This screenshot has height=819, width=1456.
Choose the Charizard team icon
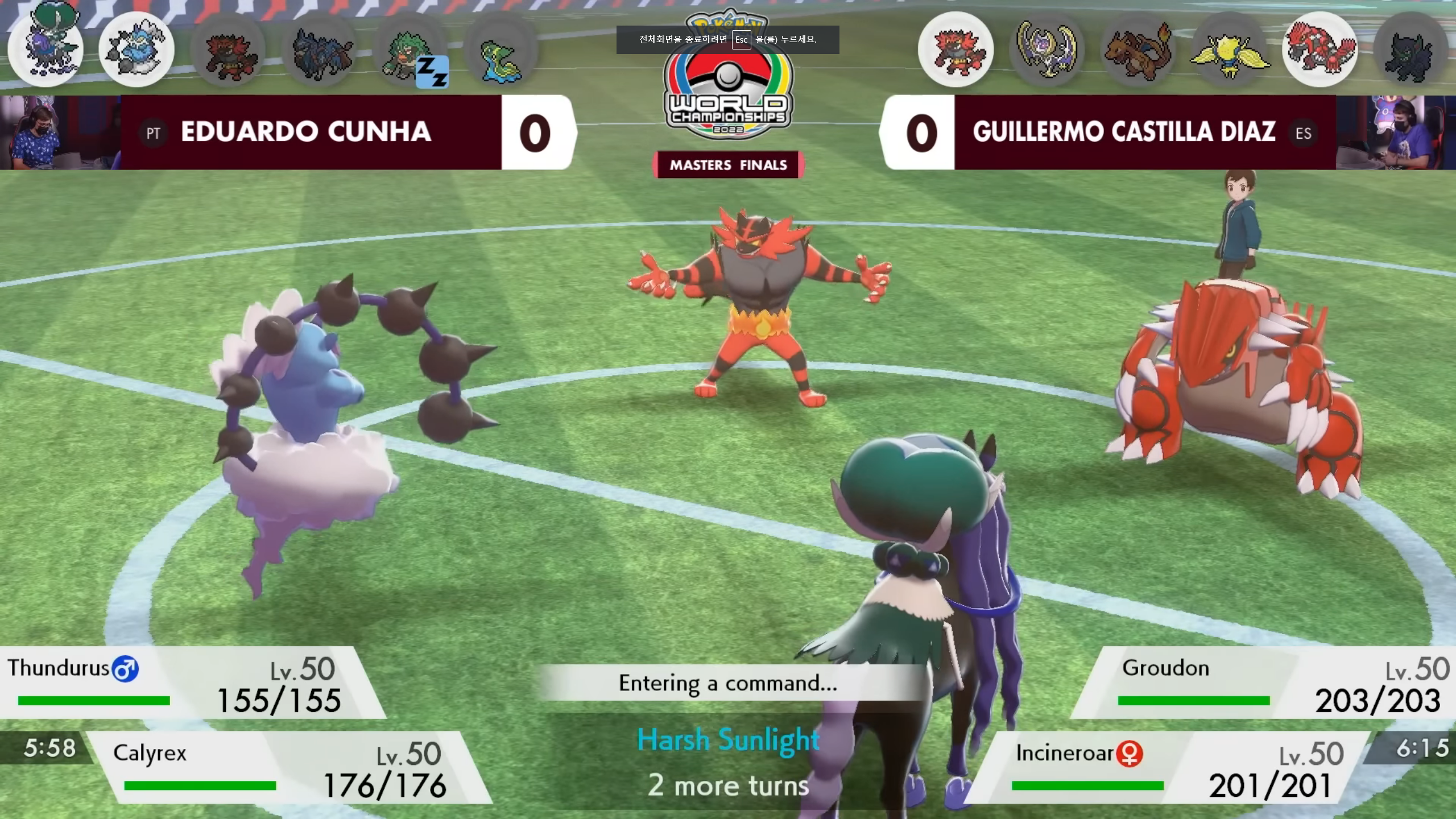pyautogui.click(x=1137, y=50)
